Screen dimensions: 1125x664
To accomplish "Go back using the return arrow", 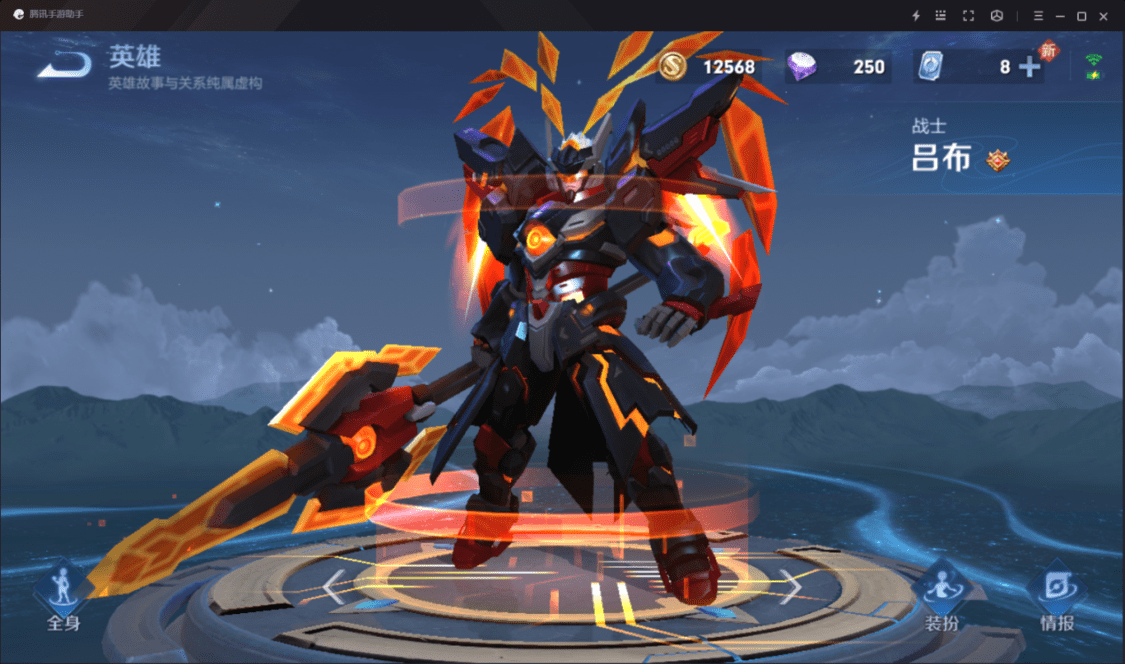I will [64, 67].
